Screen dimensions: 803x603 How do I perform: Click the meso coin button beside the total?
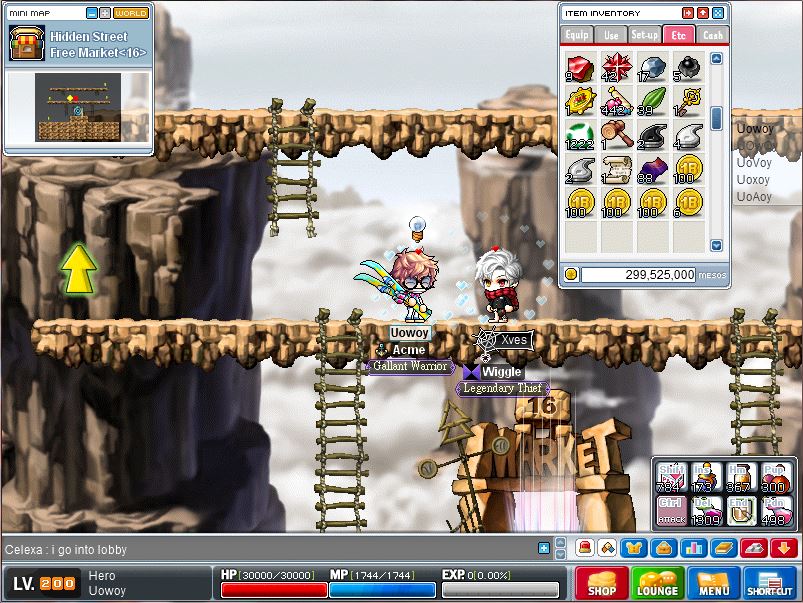570,274
